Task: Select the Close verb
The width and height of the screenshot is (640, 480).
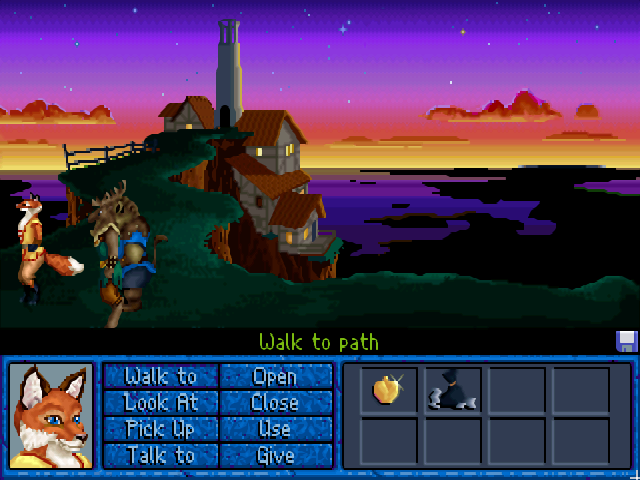Action: pos(275,402)
